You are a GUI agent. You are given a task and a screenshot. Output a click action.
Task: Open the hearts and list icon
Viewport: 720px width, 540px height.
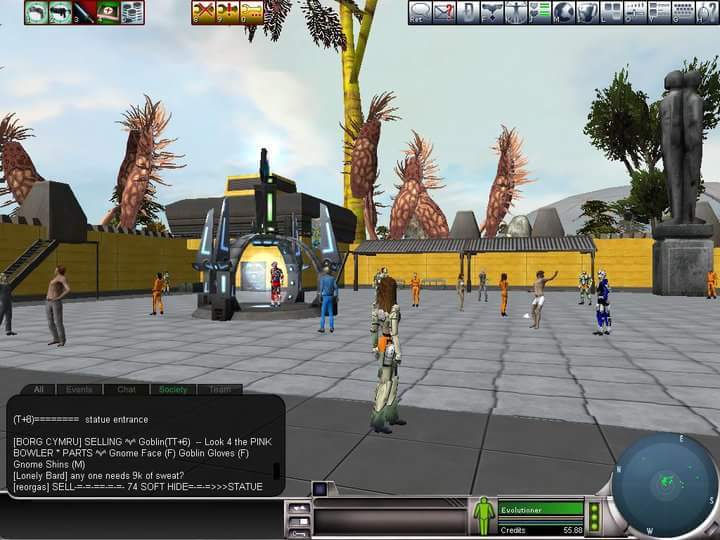(540, 12)
